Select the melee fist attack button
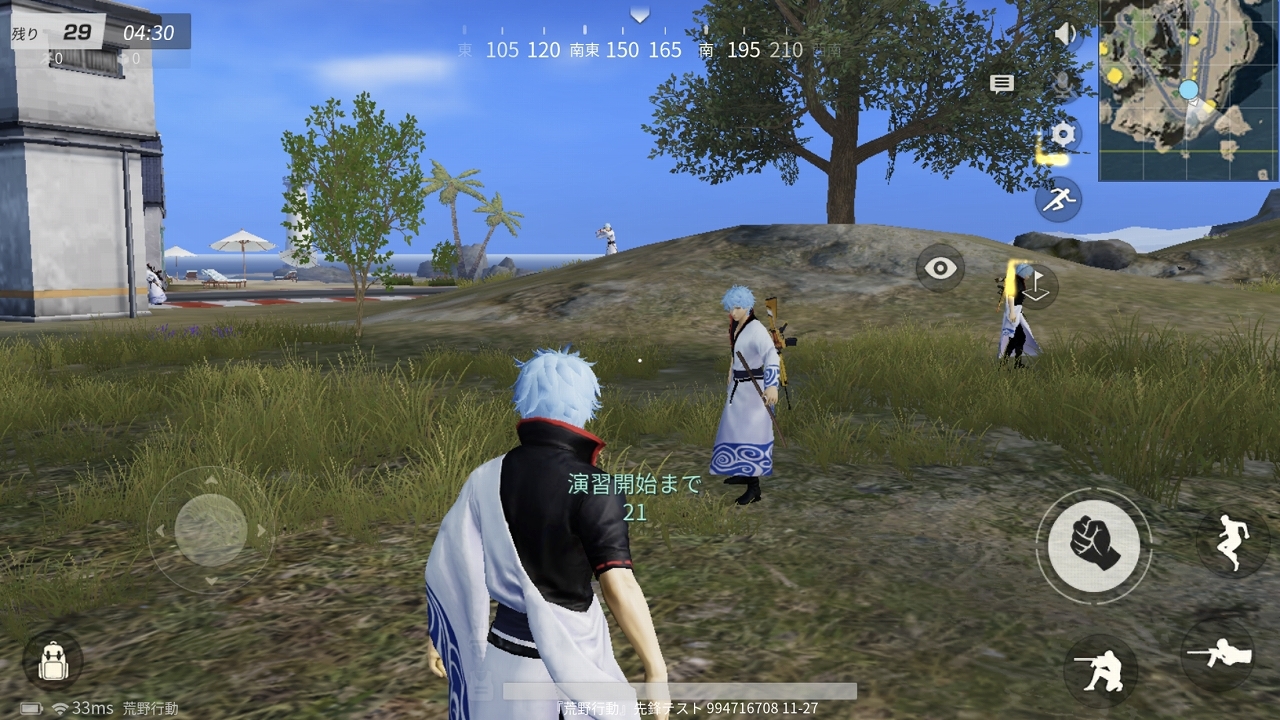The width and height of the screenshot is (1280, 720). (1093, 543)
